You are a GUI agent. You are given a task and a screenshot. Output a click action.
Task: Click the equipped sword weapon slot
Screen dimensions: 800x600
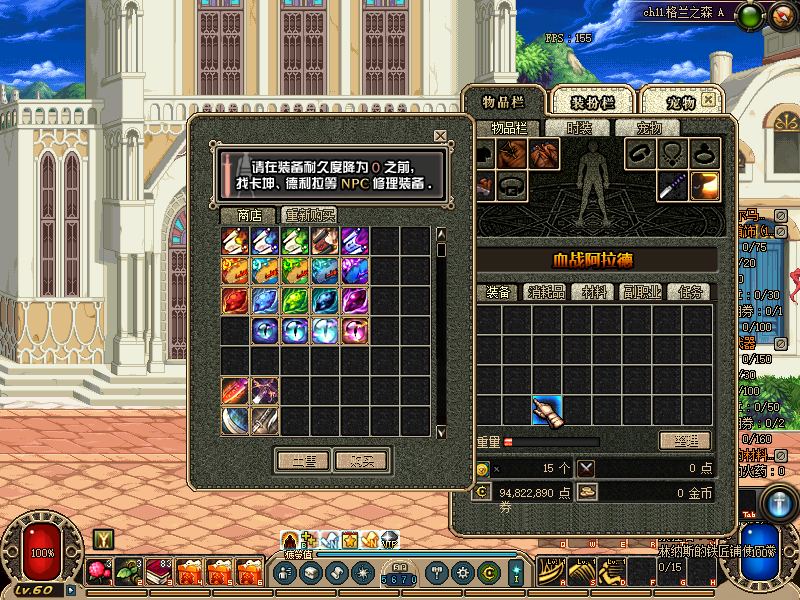673,185
